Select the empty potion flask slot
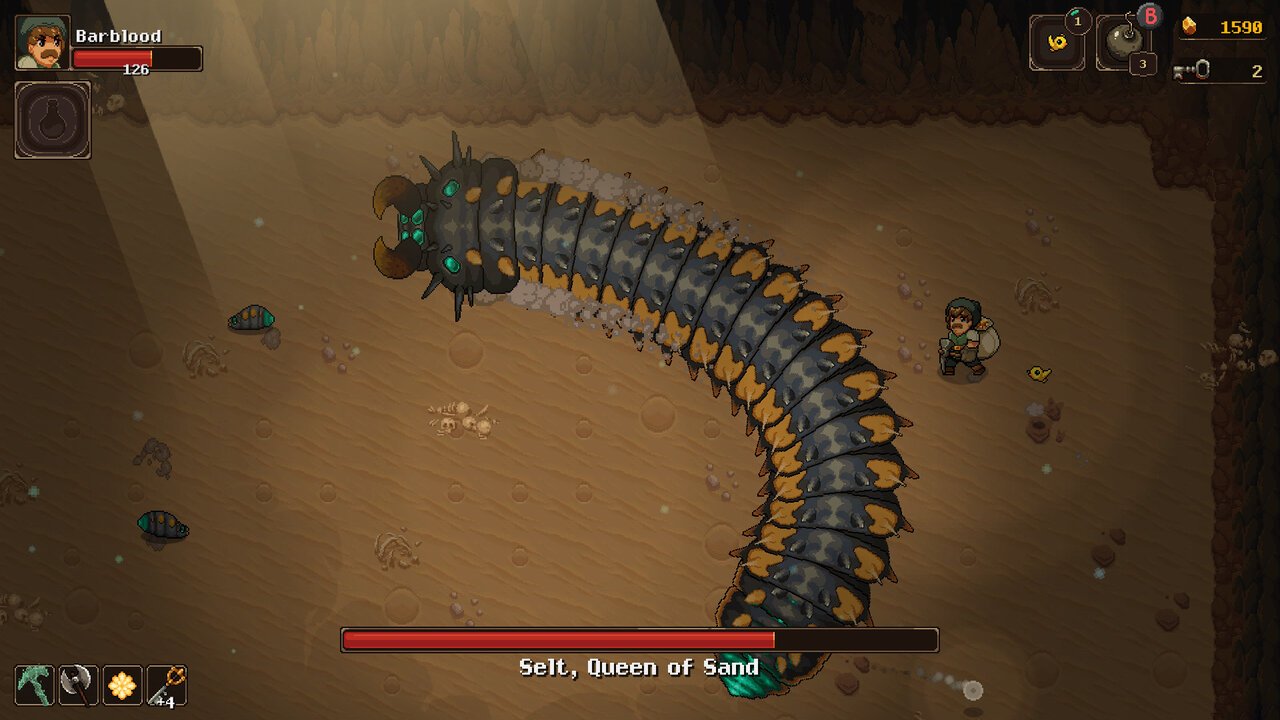 pos(52,120)
